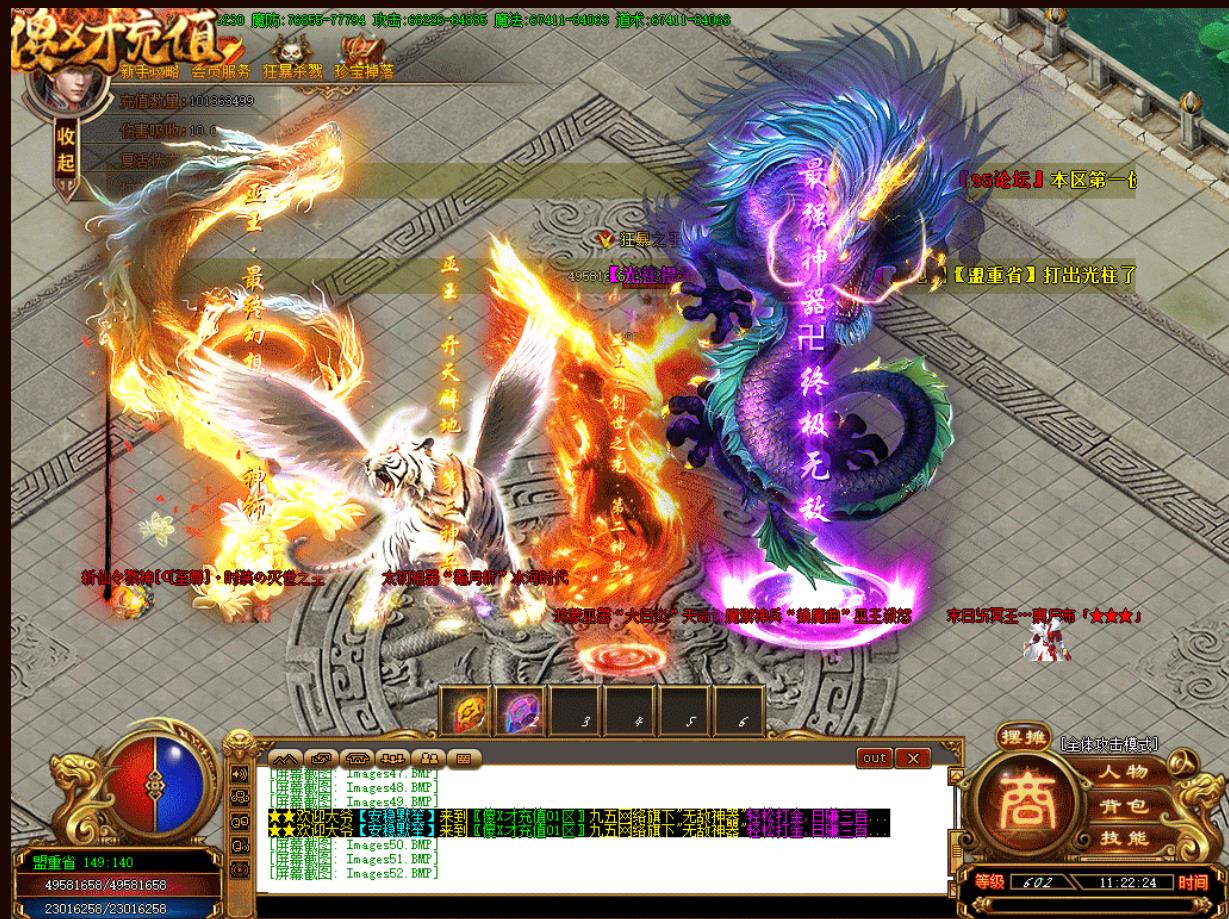The width and height of the screenshot is (1229, 919).
Task: Use the purple gem in hotbar slot 2
Action: (x=520, y=712)
